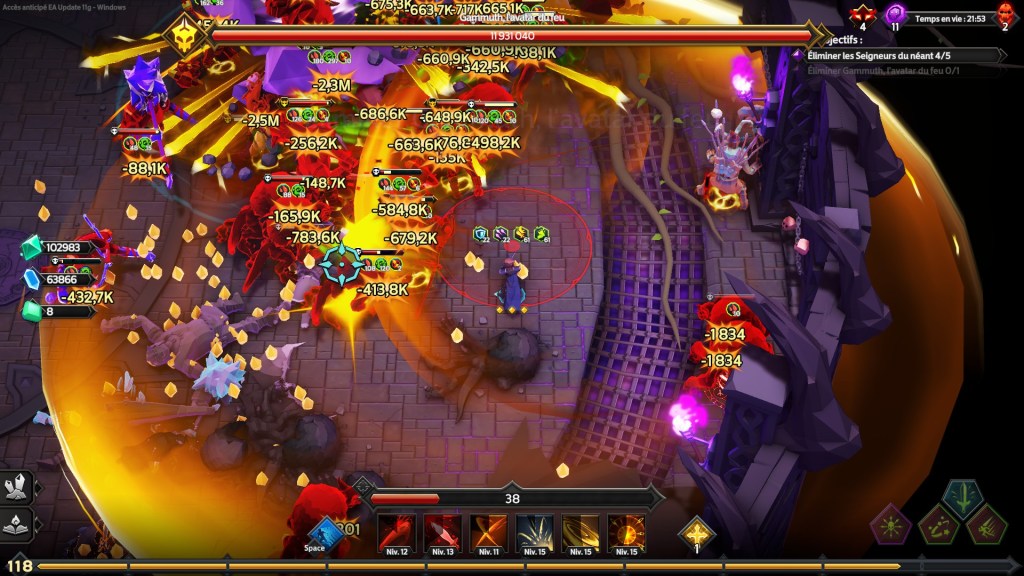Trigger the orange crossed-slash ability at Niv. 11
This screenshot has height=576, width=1024.
pyautogui.click(x=488, y=534)
